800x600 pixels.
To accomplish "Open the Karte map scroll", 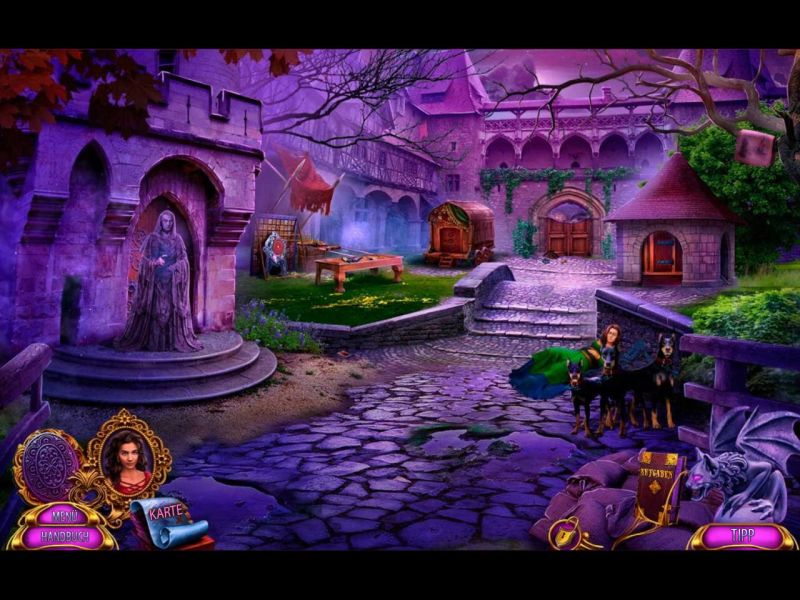I will pos(167,519).
